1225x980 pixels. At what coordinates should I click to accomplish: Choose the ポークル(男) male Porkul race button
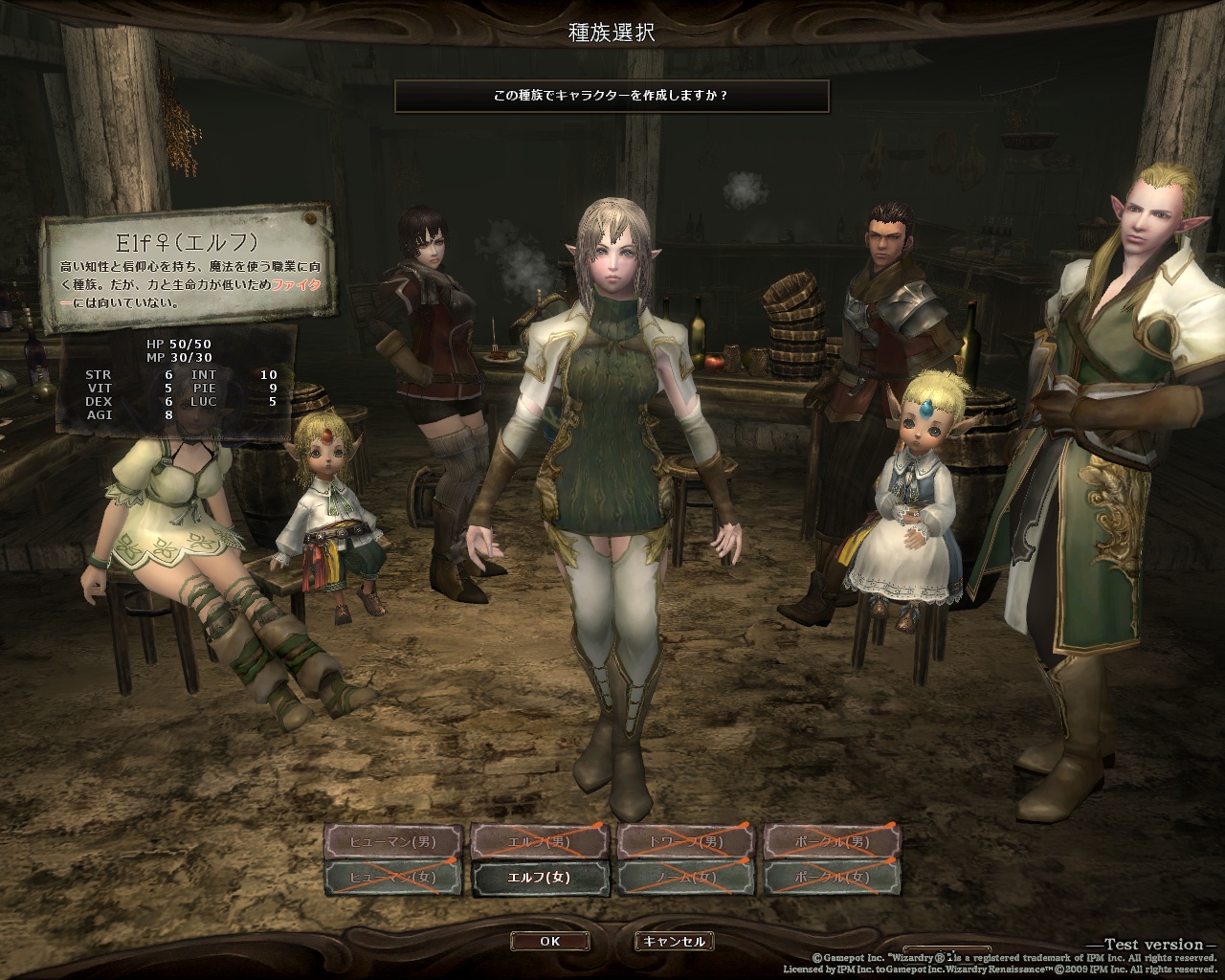833,842
